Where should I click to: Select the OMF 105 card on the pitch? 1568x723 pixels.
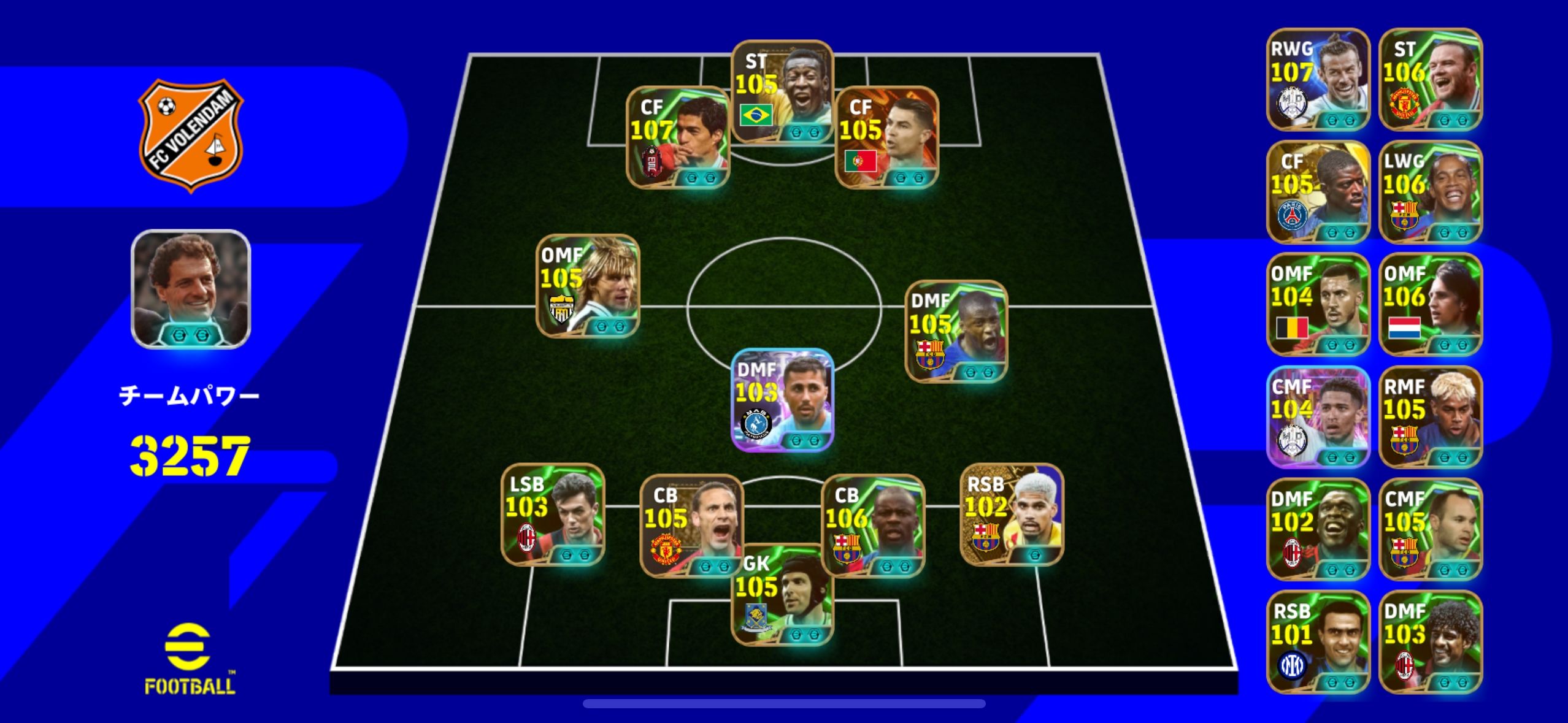pos(588,286)
